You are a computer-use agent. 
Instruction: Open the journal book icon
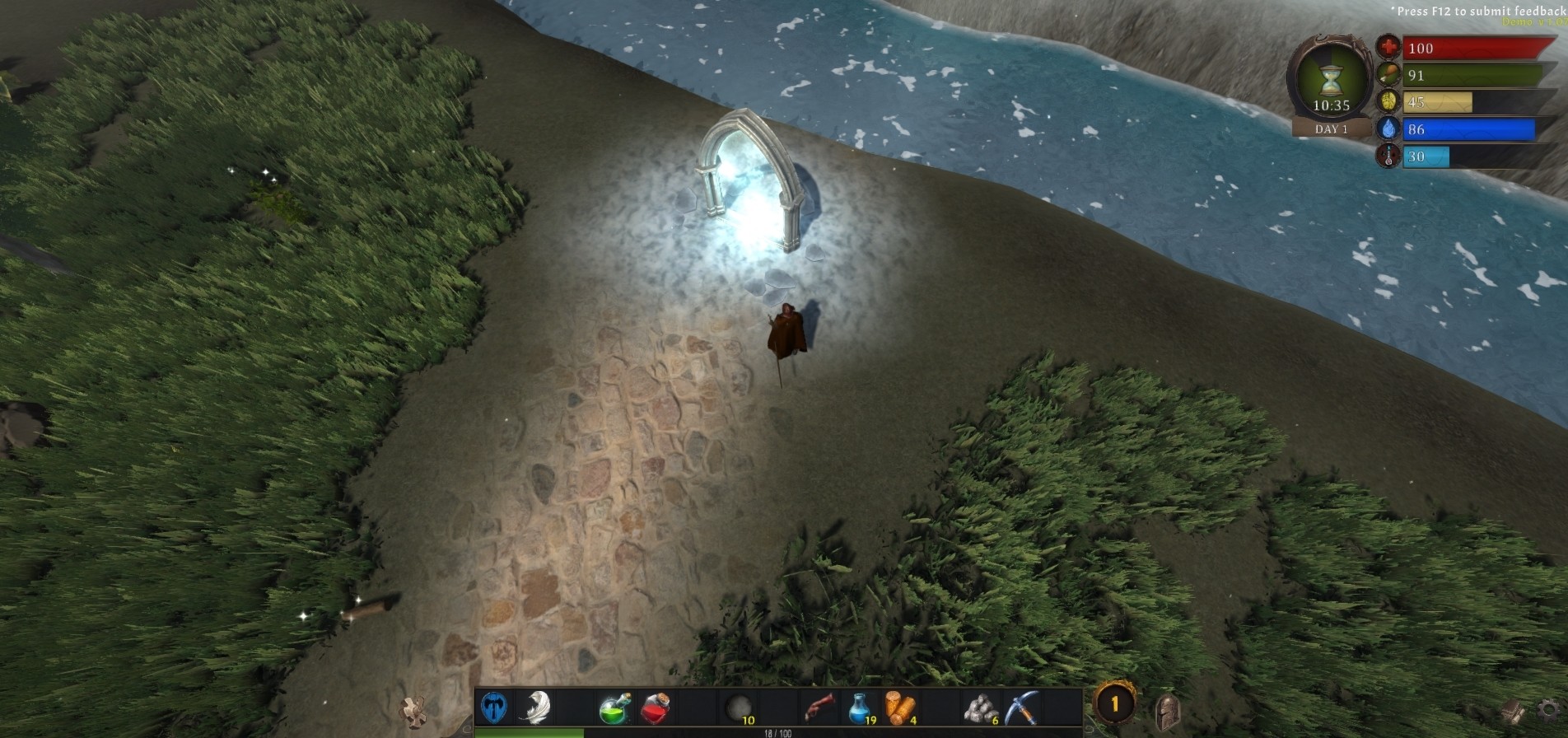click(x=1514, y=712)
